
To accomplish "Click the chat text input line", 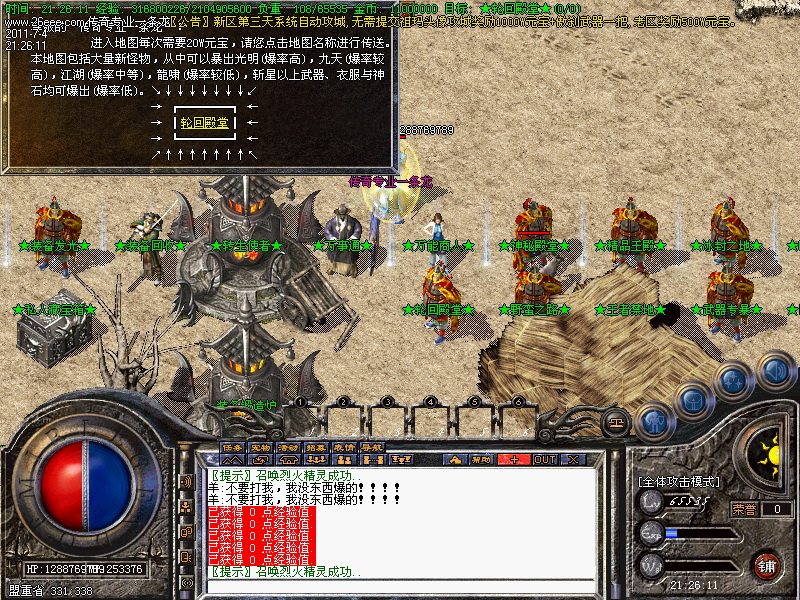I will coord(400,584).
